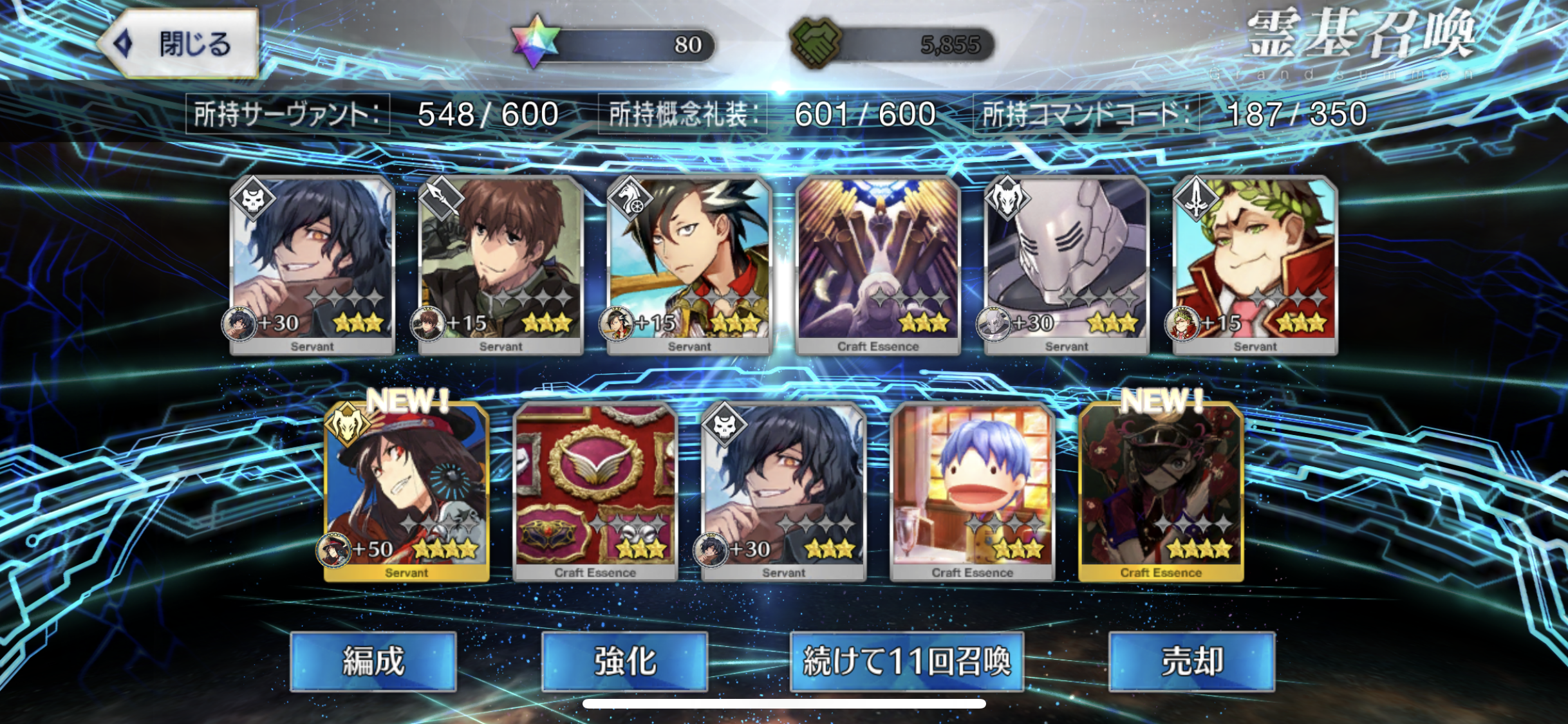View the red masquerade masks Craft Essence card

[595, 490]
